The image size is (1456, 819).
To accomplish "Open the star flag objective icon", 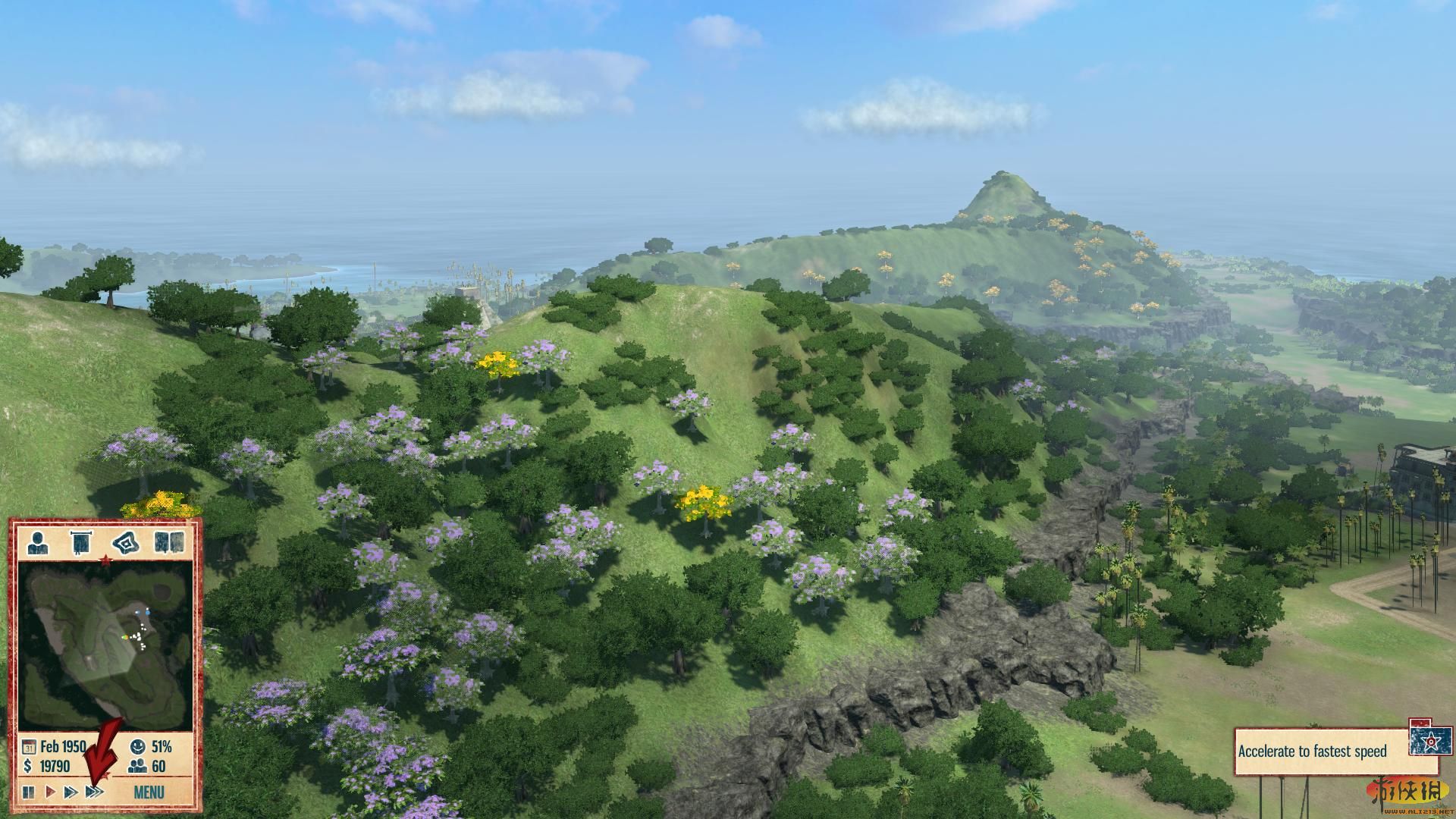I will click(x=1429, y=737).
